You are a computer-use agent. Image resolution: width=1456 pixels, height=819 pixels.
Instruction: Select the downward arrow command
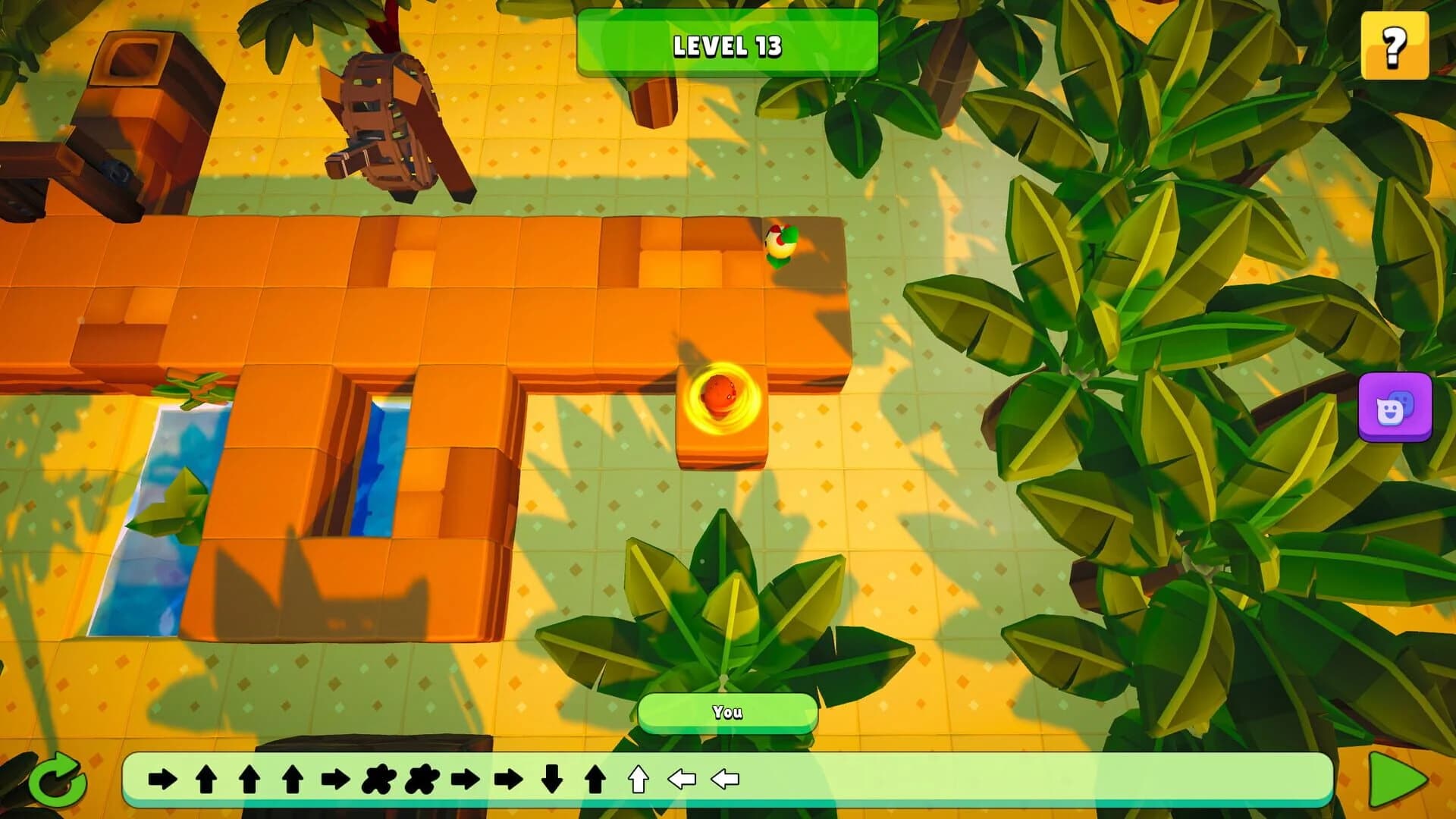(551, 777)
